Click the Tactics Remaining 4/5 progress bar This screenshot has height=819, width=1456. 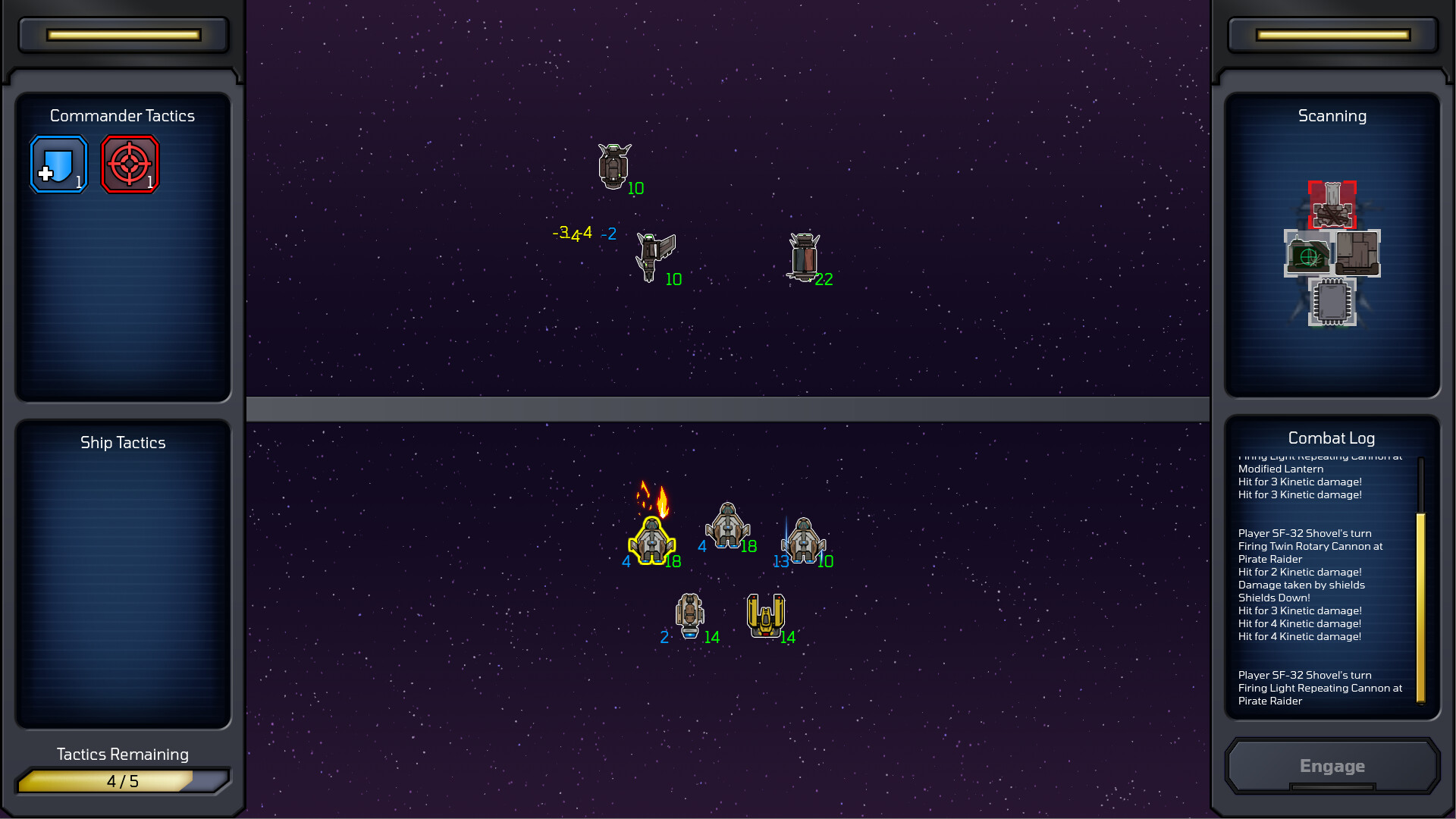pos(123,780)
